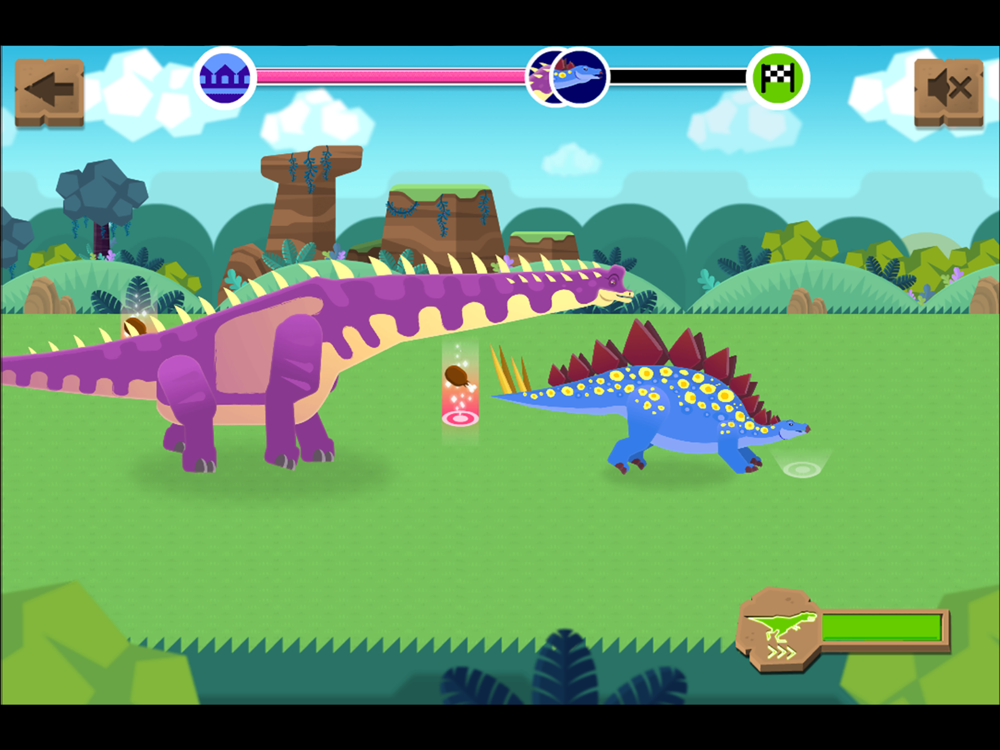Toggle the sound mute speaker button
The height and width of the screenshot is (750, 1000).
pyautogui.click(x=948, y=91)
